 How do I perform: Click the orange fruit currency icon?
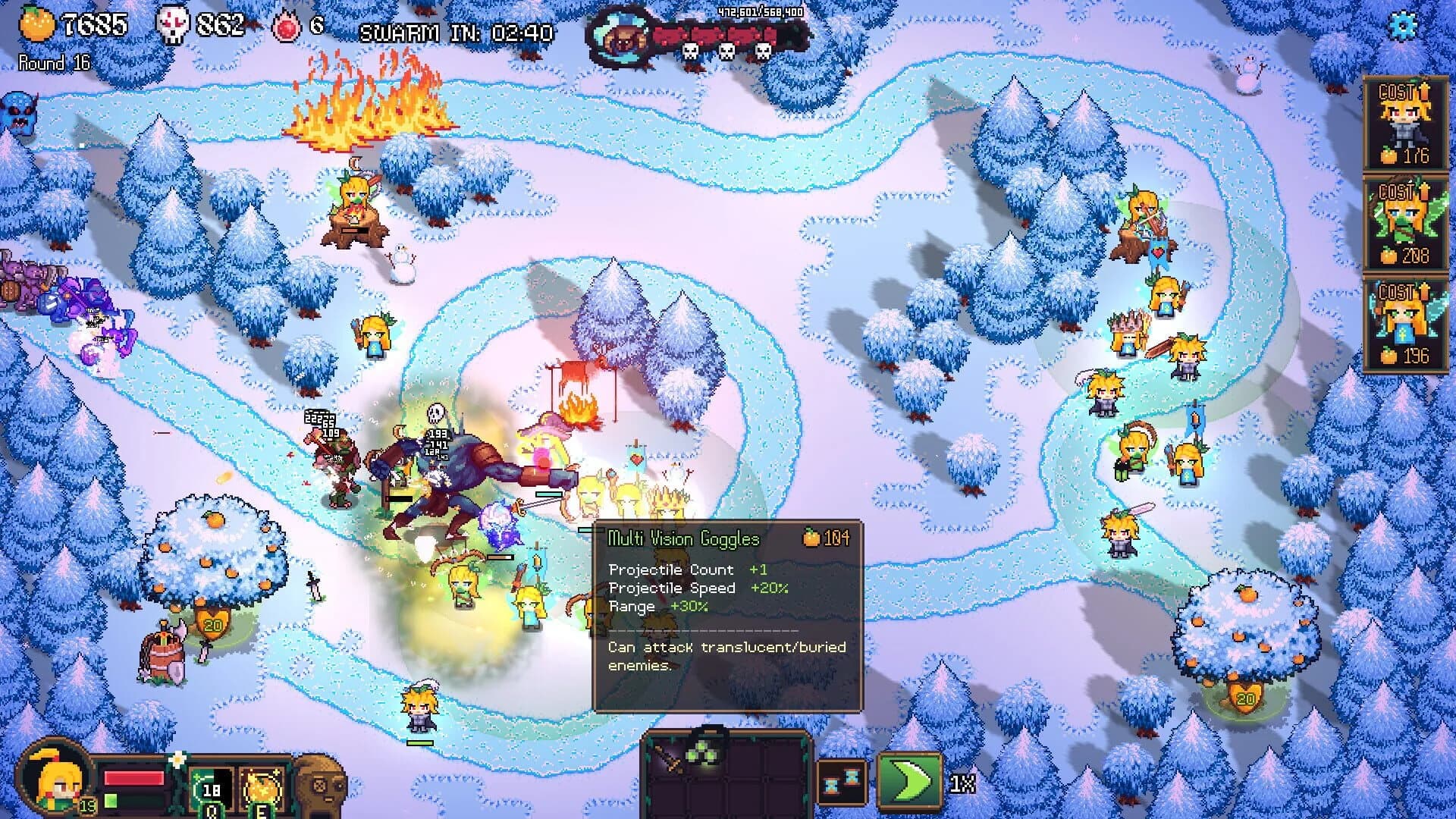[x=36, y=24]
